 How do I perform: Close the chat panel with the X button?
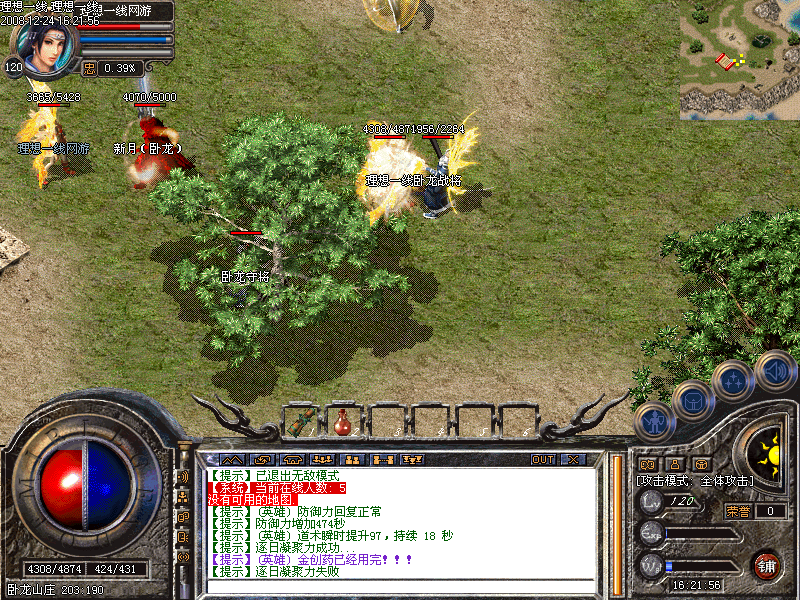coord(573,459)
